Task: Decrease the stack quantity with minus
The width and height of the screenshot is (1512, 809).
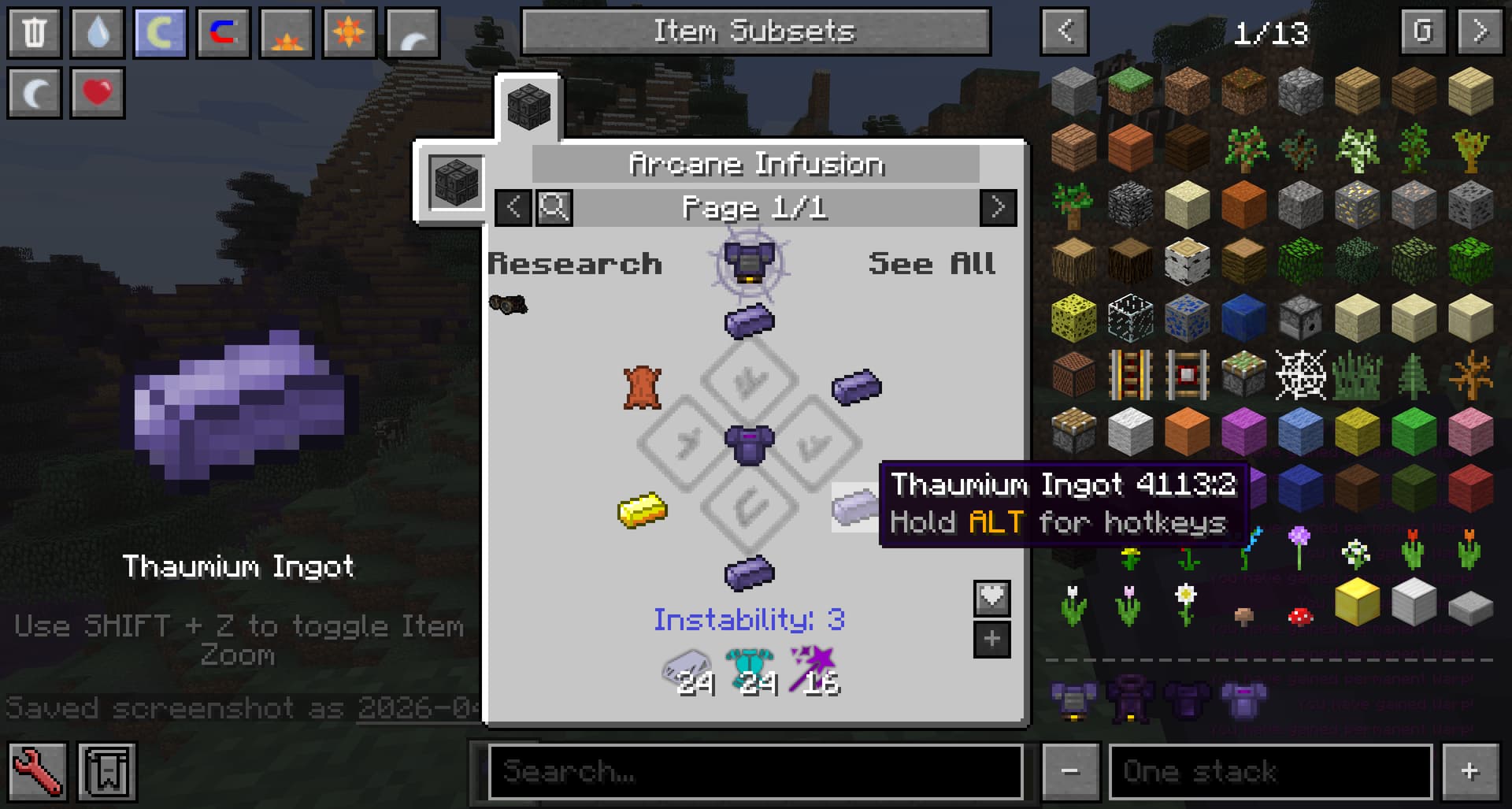Action: (x=1070, y=771)
